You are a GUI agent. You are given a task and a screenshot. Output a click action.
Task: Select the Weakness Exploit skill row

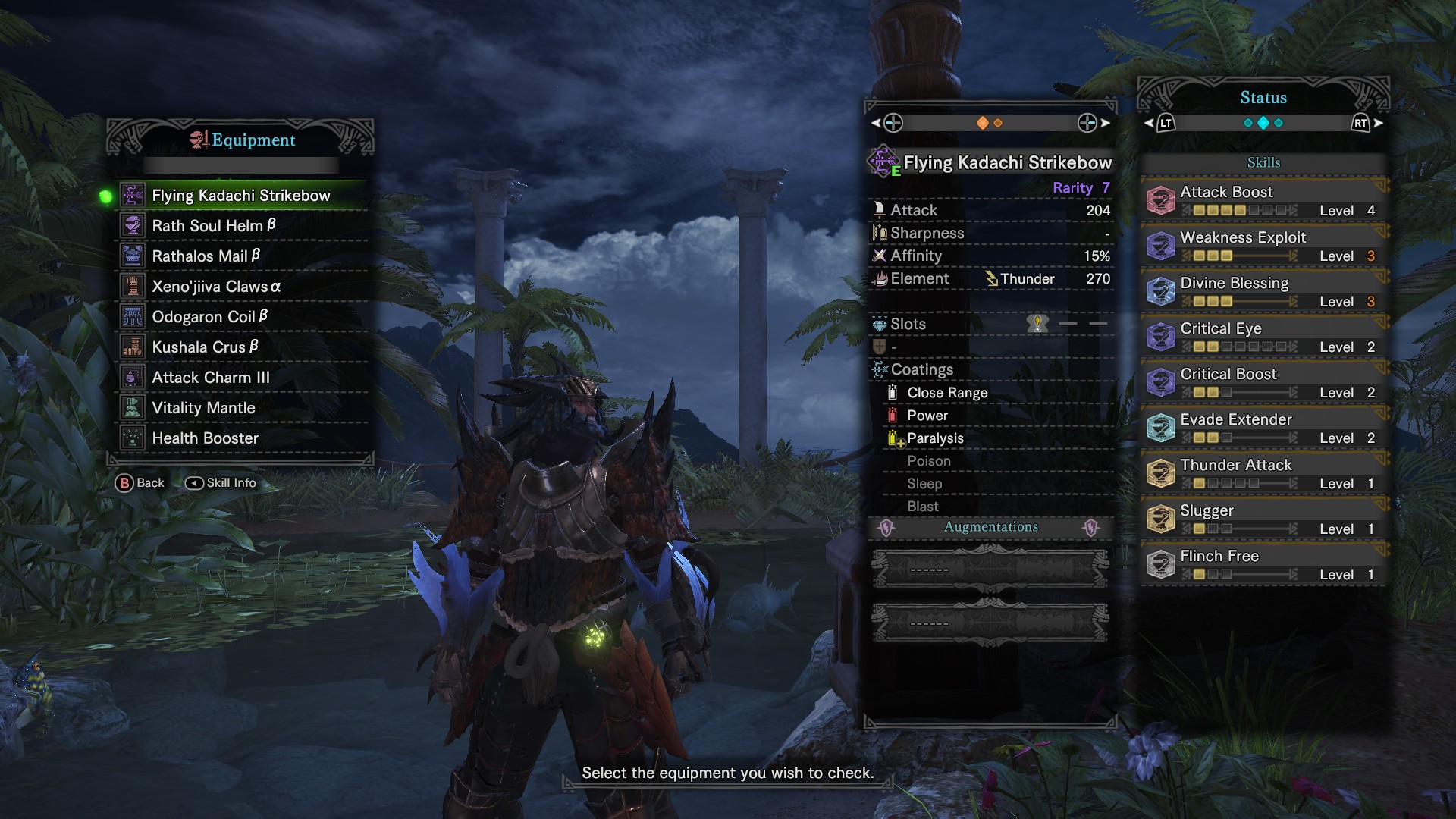point(1263,246)
